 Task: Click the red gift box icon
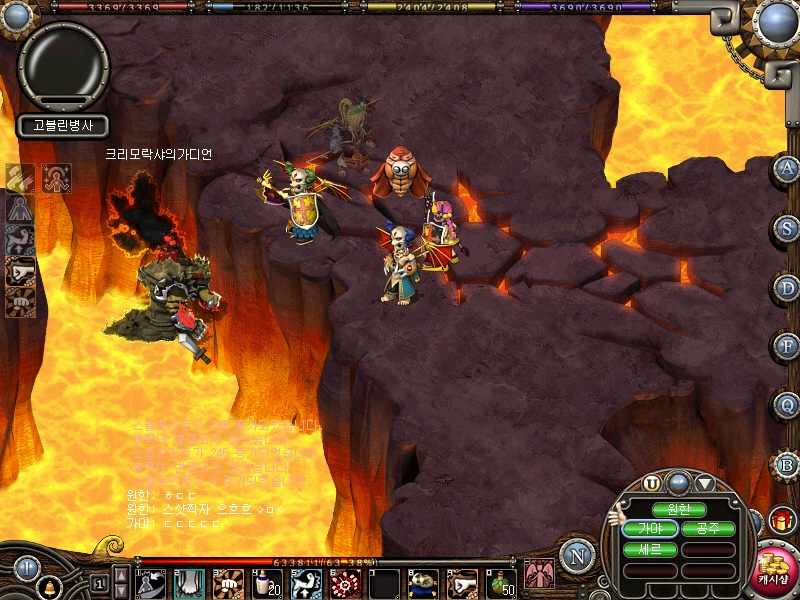(x=781, y=519)
